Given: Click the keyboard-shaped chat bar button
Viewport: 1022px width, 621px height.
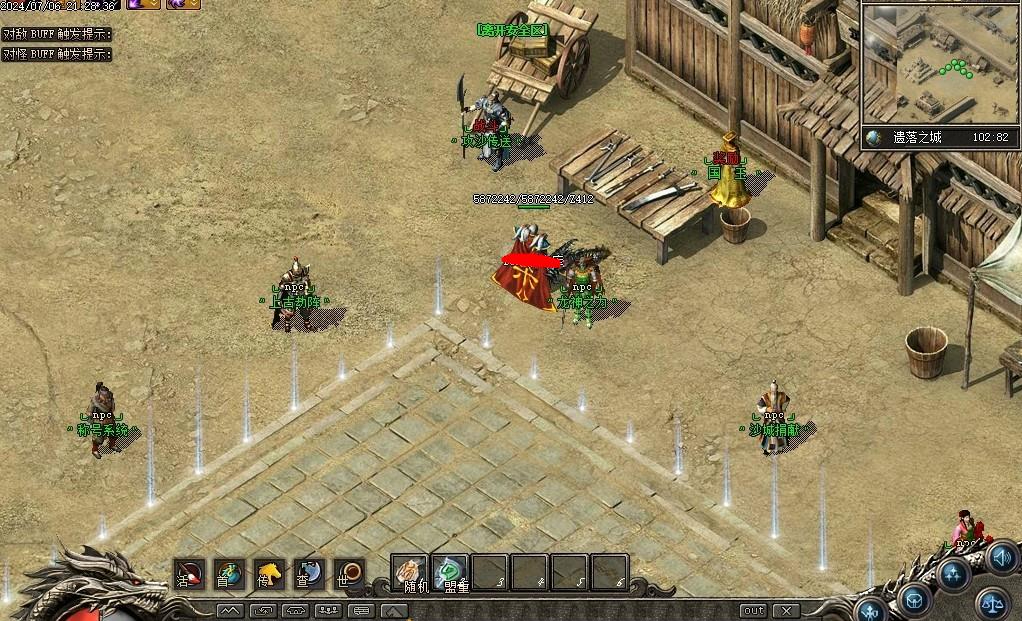Looking at the screenshot, I should pos(362,610).
